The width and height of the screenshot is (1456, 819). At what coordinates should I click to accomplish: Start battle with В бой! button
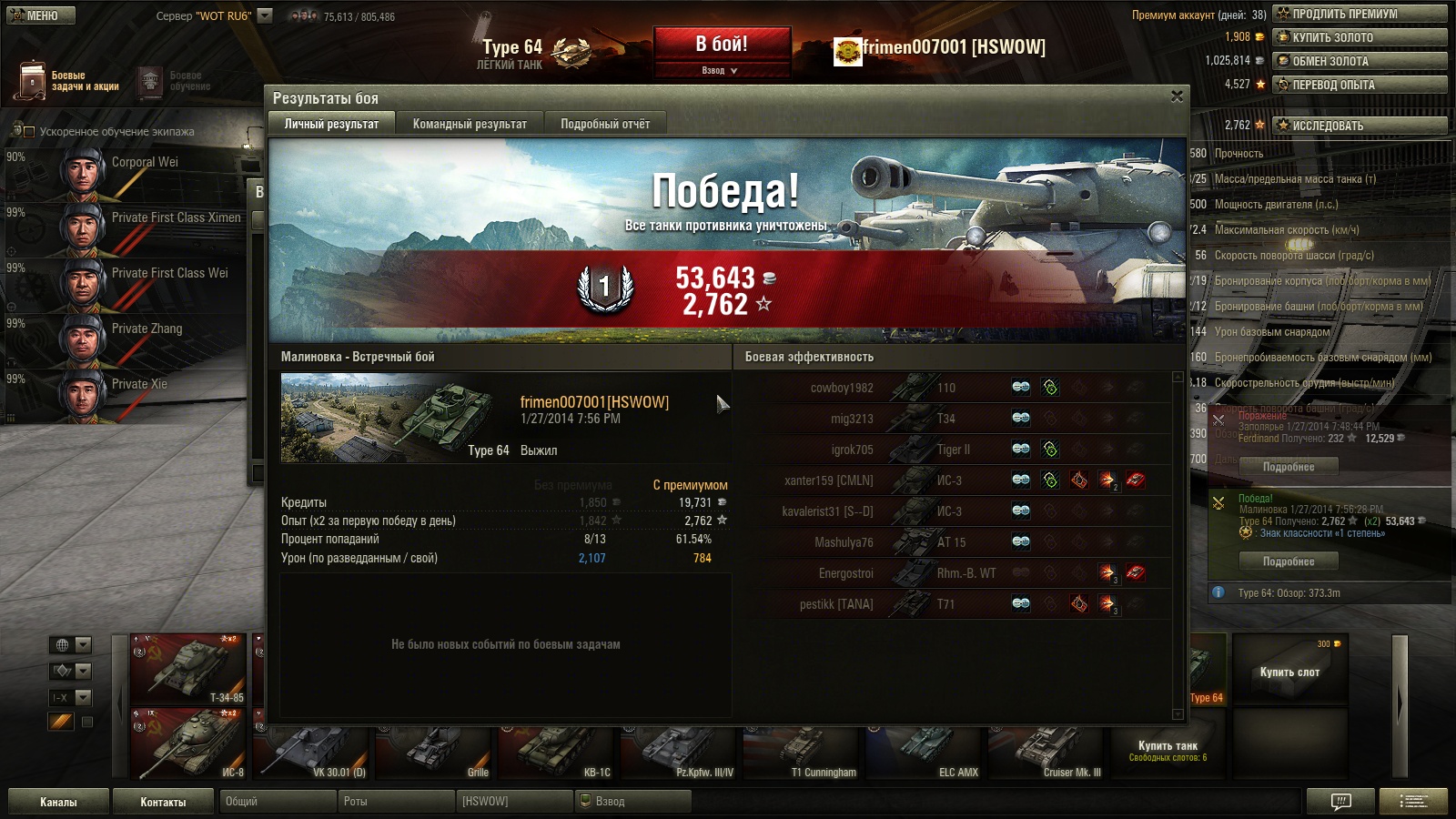722,45
